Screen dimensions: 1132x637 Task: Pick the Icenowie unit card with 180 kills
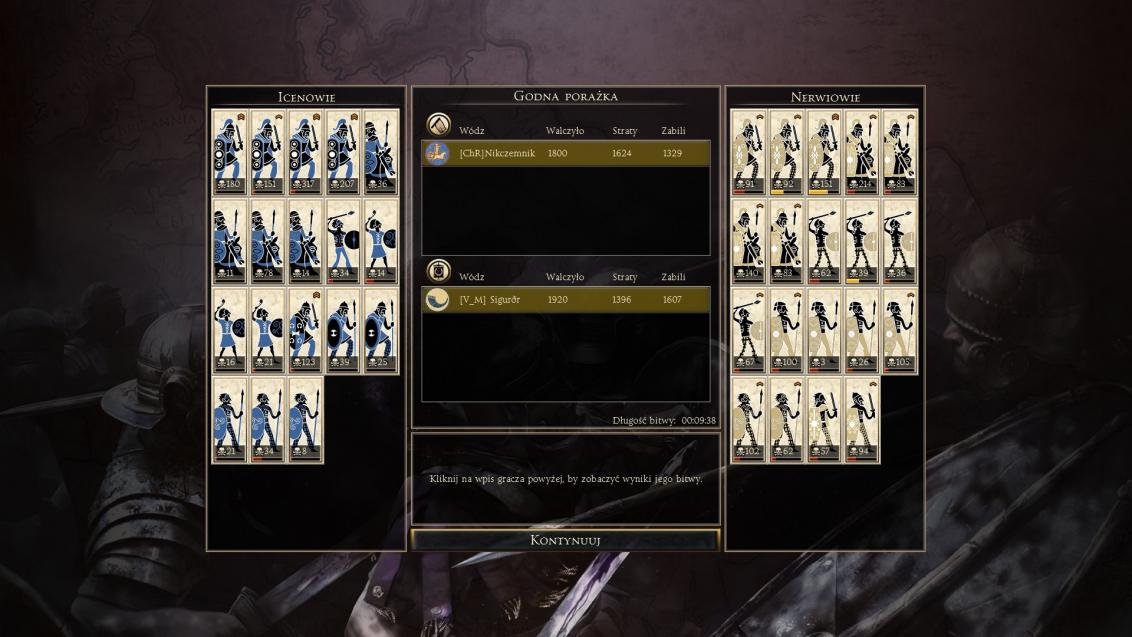[230, 151]
